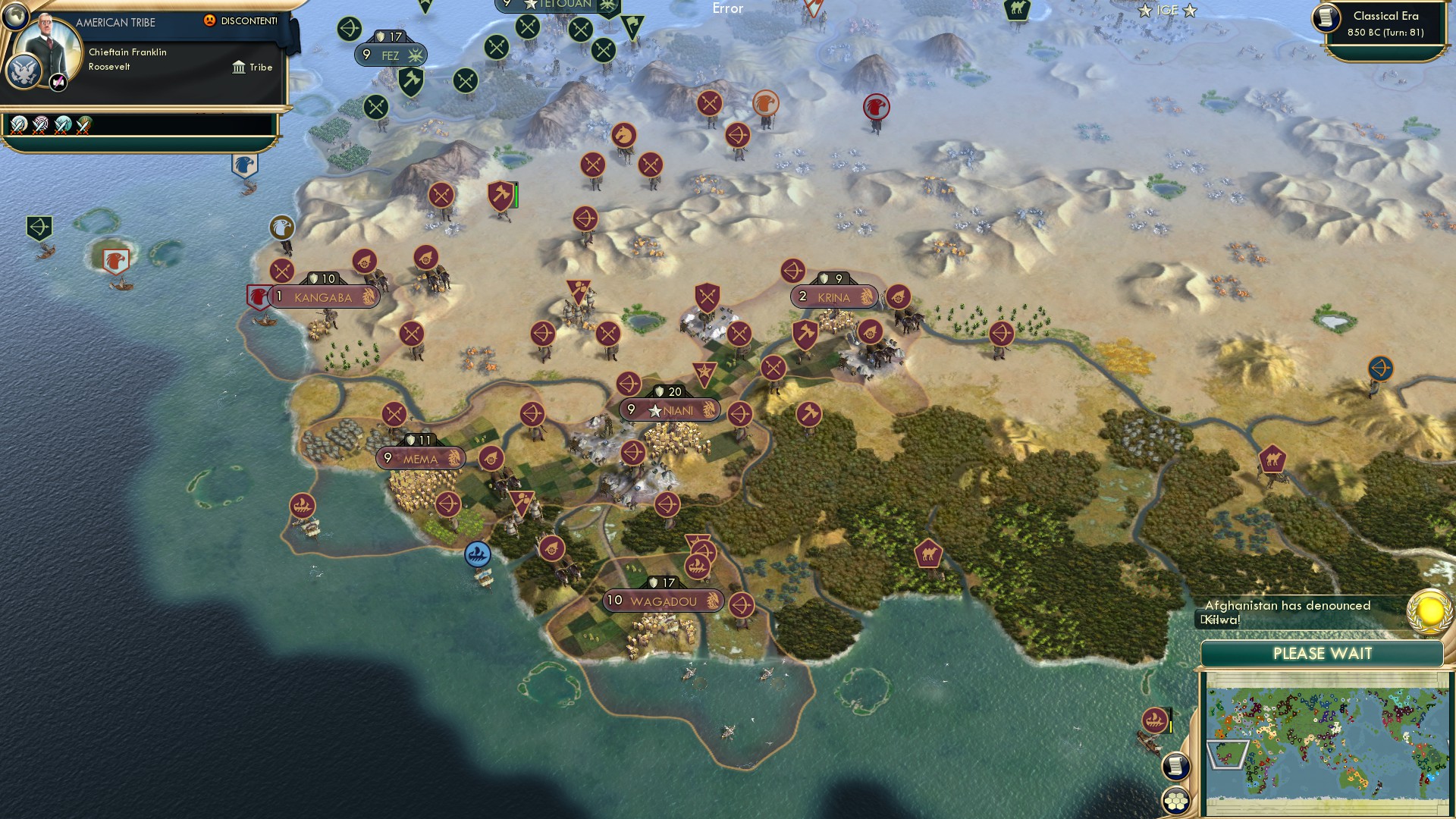
Task: Open the Kangaba city banner
Action: click(322, 297)
